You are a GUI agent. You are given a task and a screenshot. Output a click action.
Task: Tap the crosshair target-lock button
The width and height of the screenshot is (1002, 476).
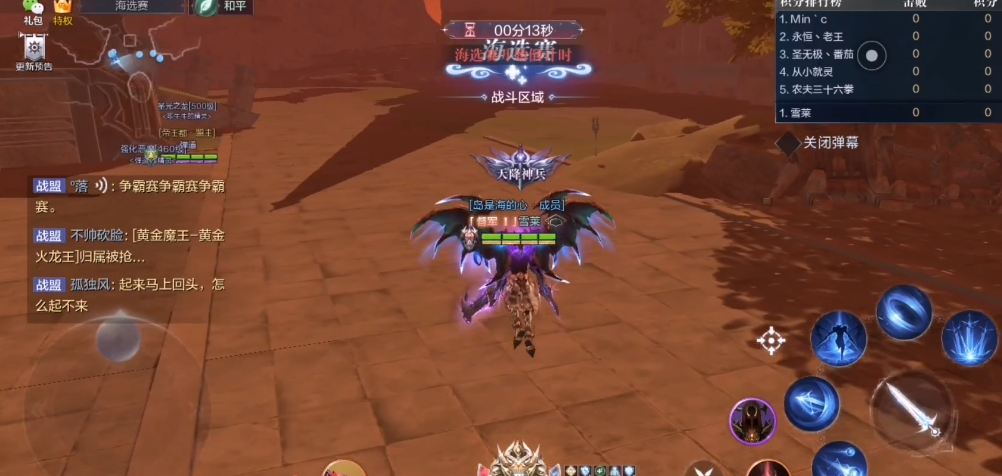pos(771,341)
